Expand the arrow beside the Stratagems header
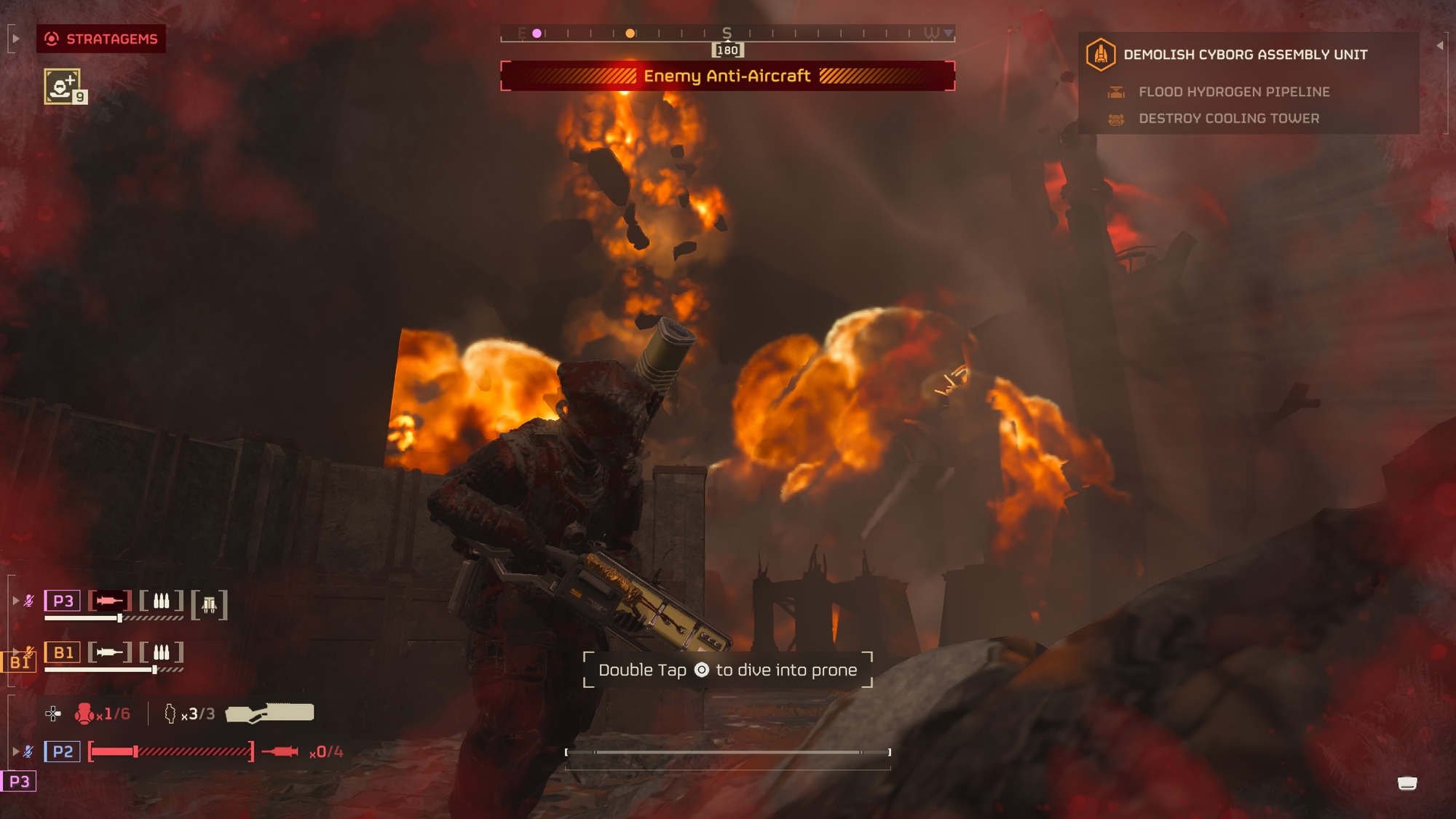 coord(15,39)
